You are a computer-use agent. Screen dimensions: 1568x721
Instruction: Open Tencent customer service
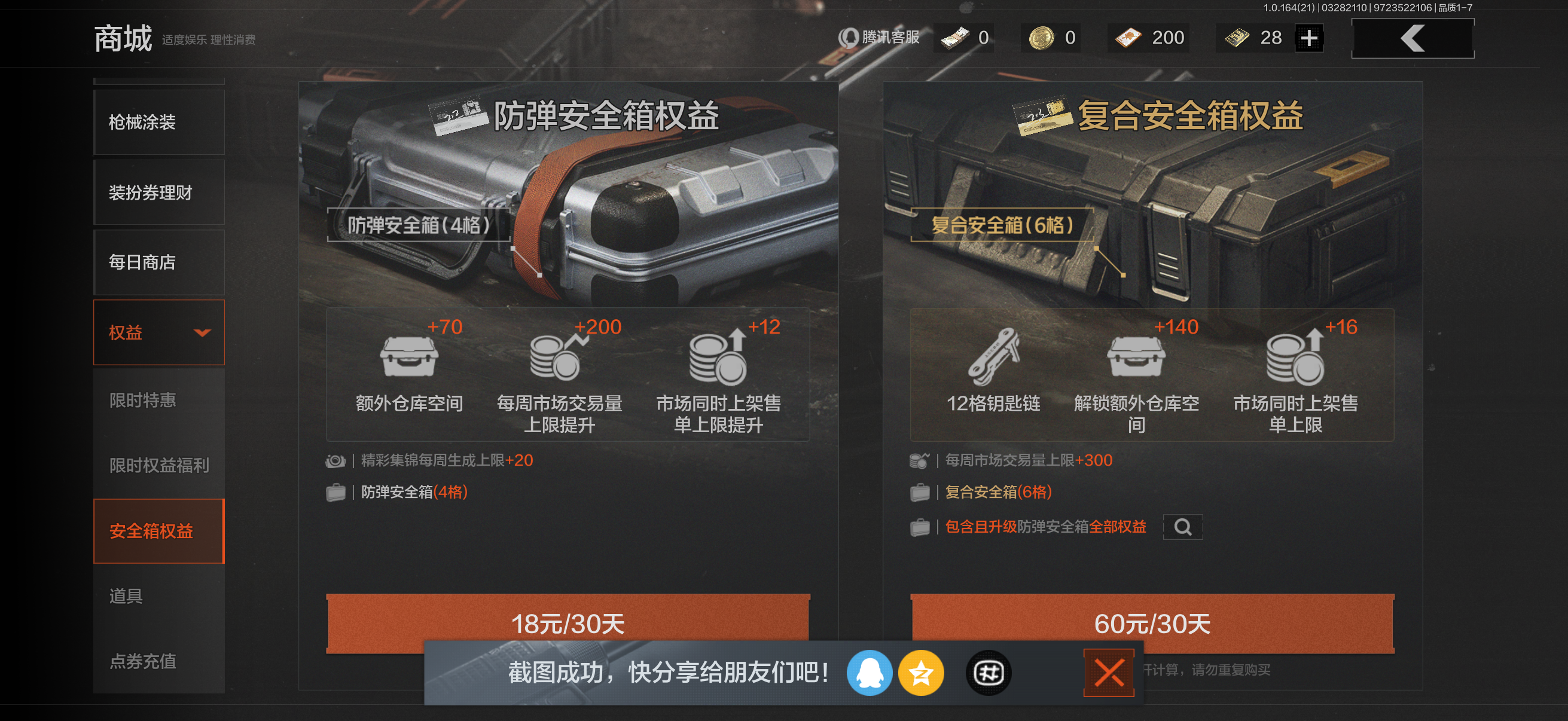coord(882,38)
